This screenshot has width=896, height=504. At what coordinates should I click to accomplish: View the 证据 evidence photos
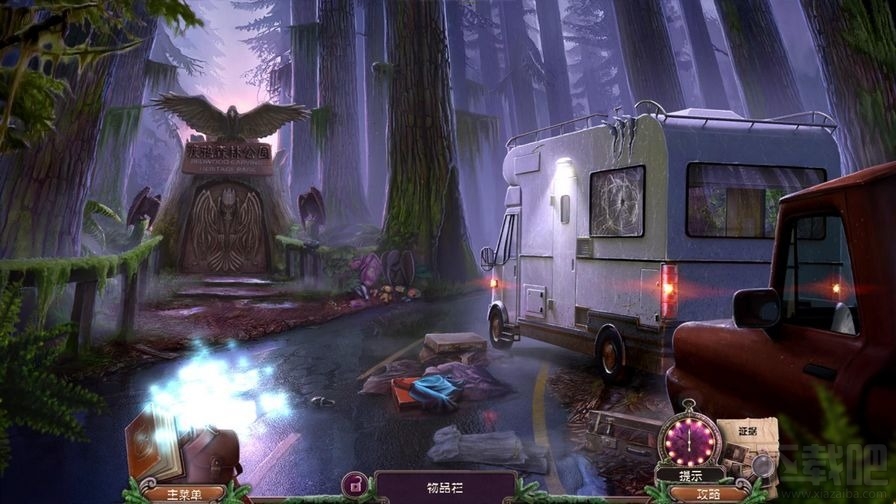pyautogui.click(x=748, y=450)
